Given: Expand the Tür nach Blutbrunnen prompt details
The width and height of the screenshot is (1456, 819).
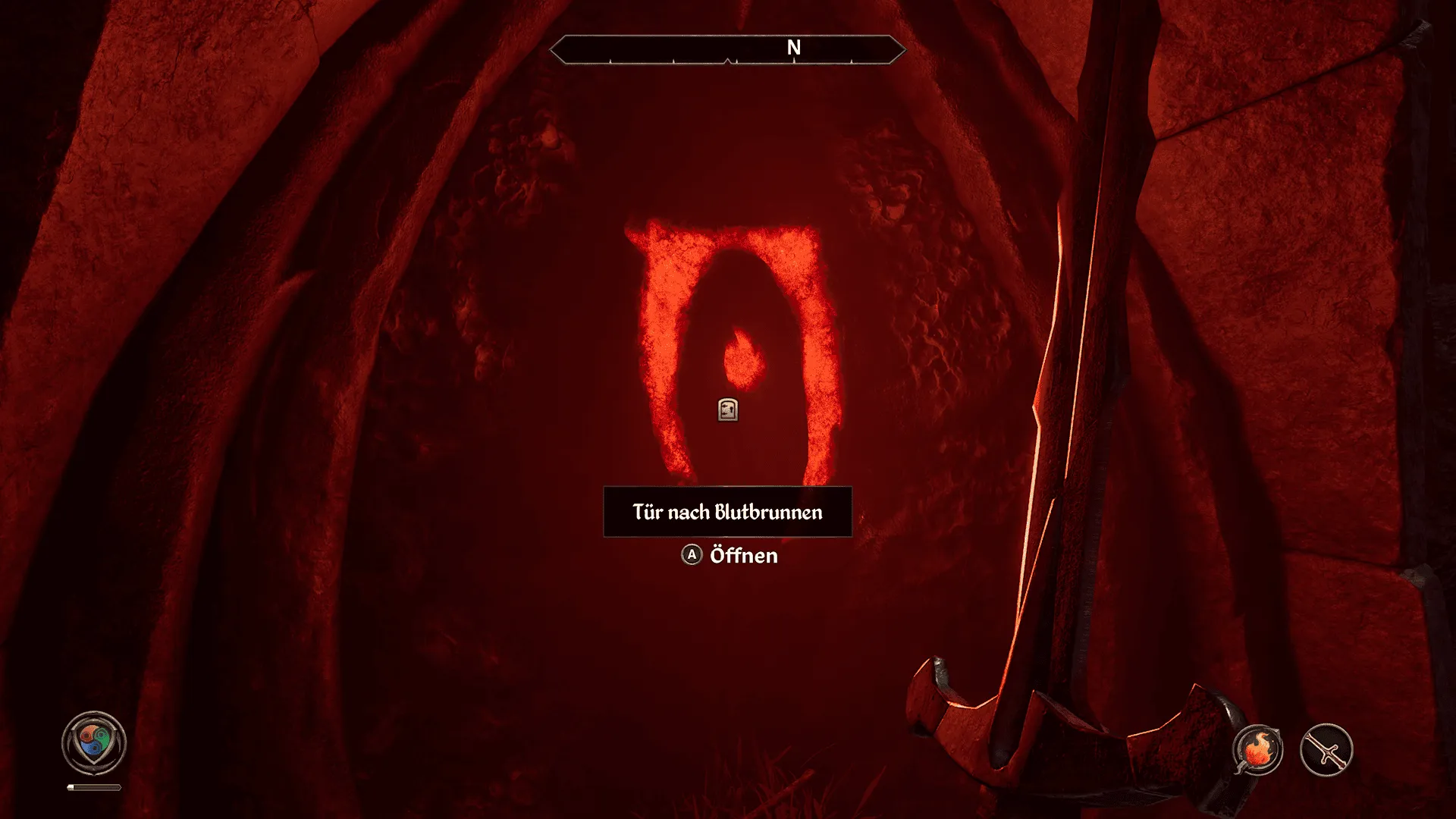Looking at the screenshot, I should 726,513.
